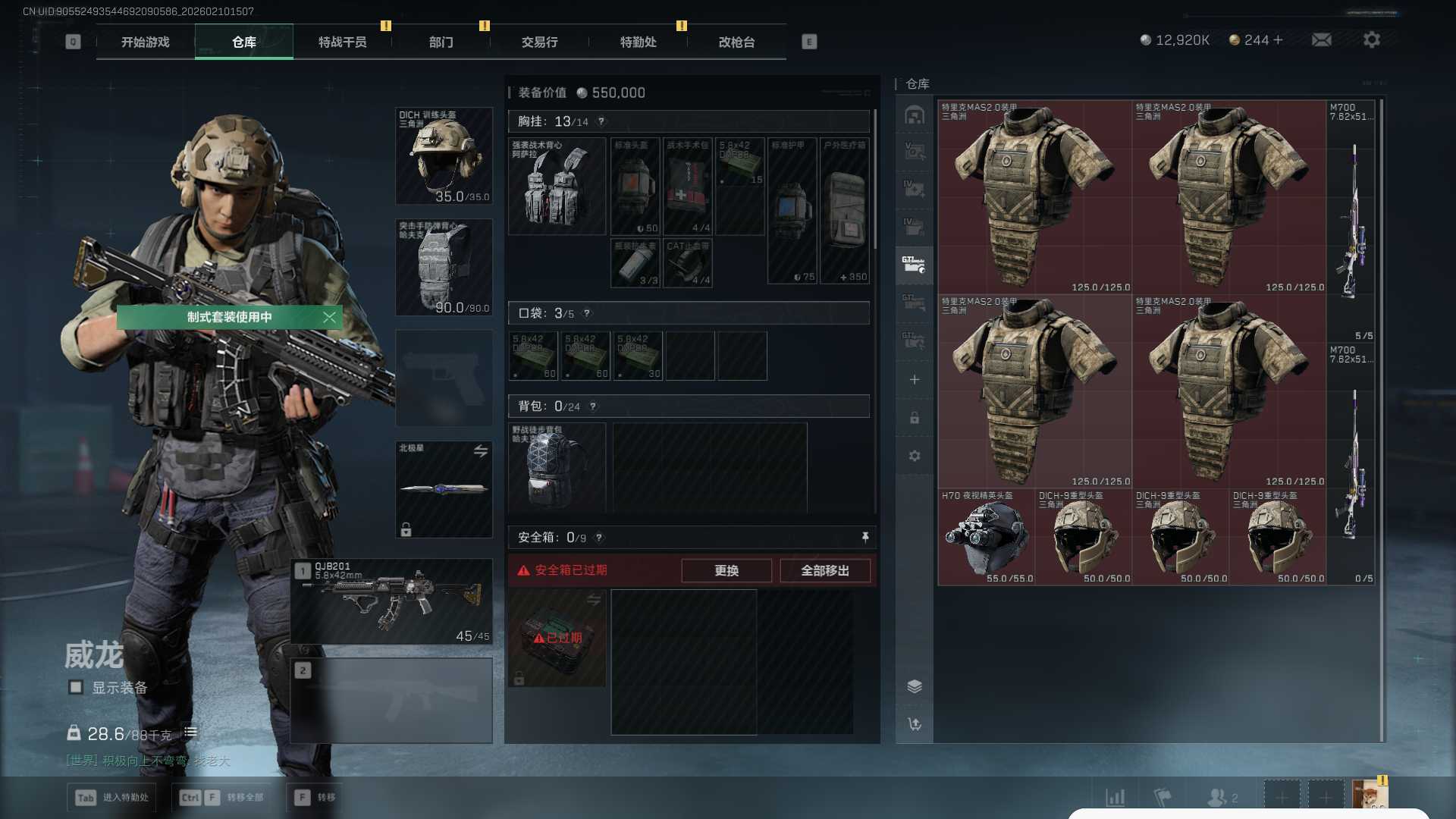The width and height of the screenshot is (1456, 819).
Task: Open the mail envelope icon
Action: [1321, 40]
